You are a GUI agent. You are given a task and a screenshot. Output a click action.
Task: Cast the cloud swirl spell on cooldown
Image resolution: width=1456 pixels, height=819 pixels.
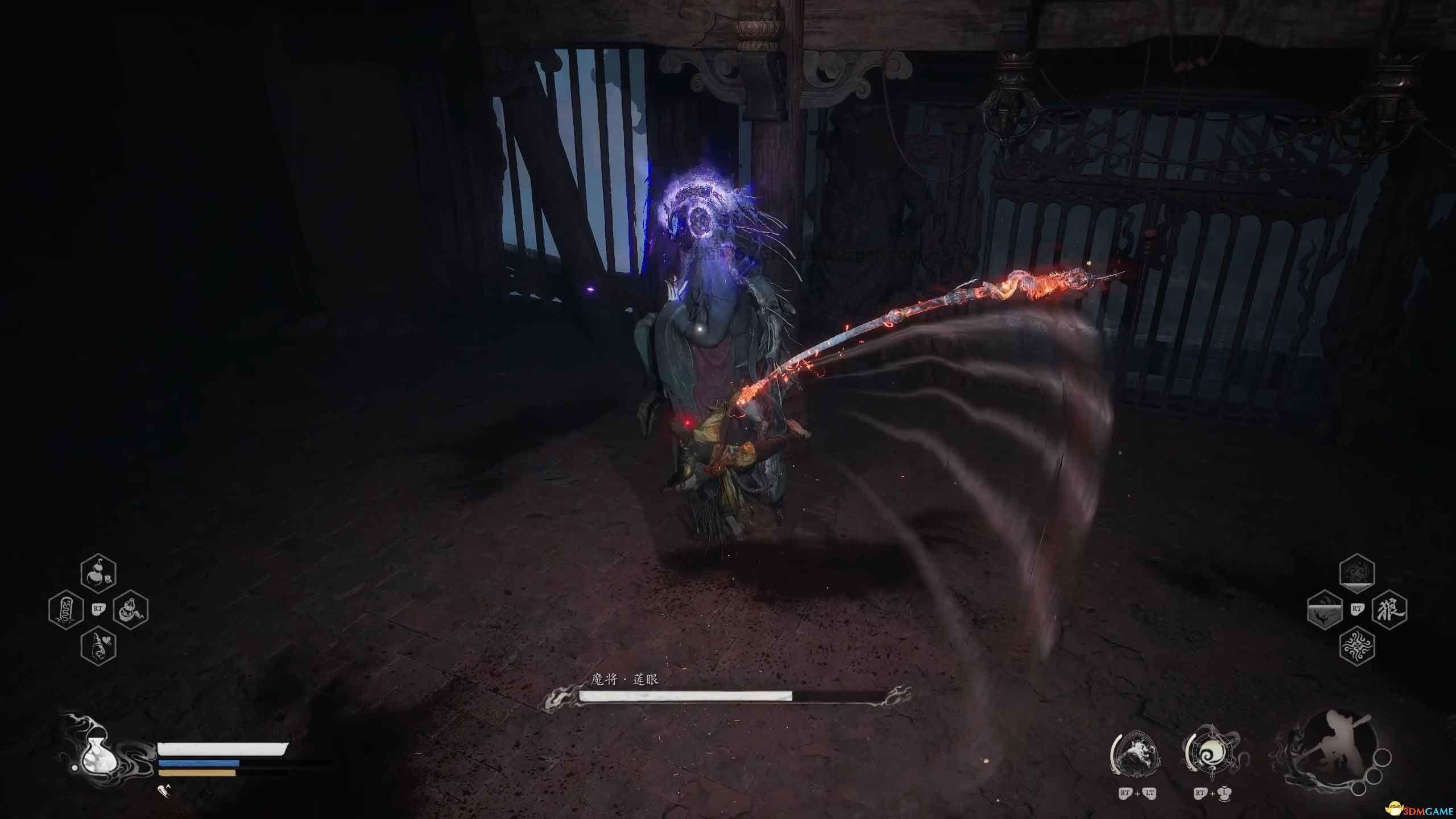point(1356,574)
